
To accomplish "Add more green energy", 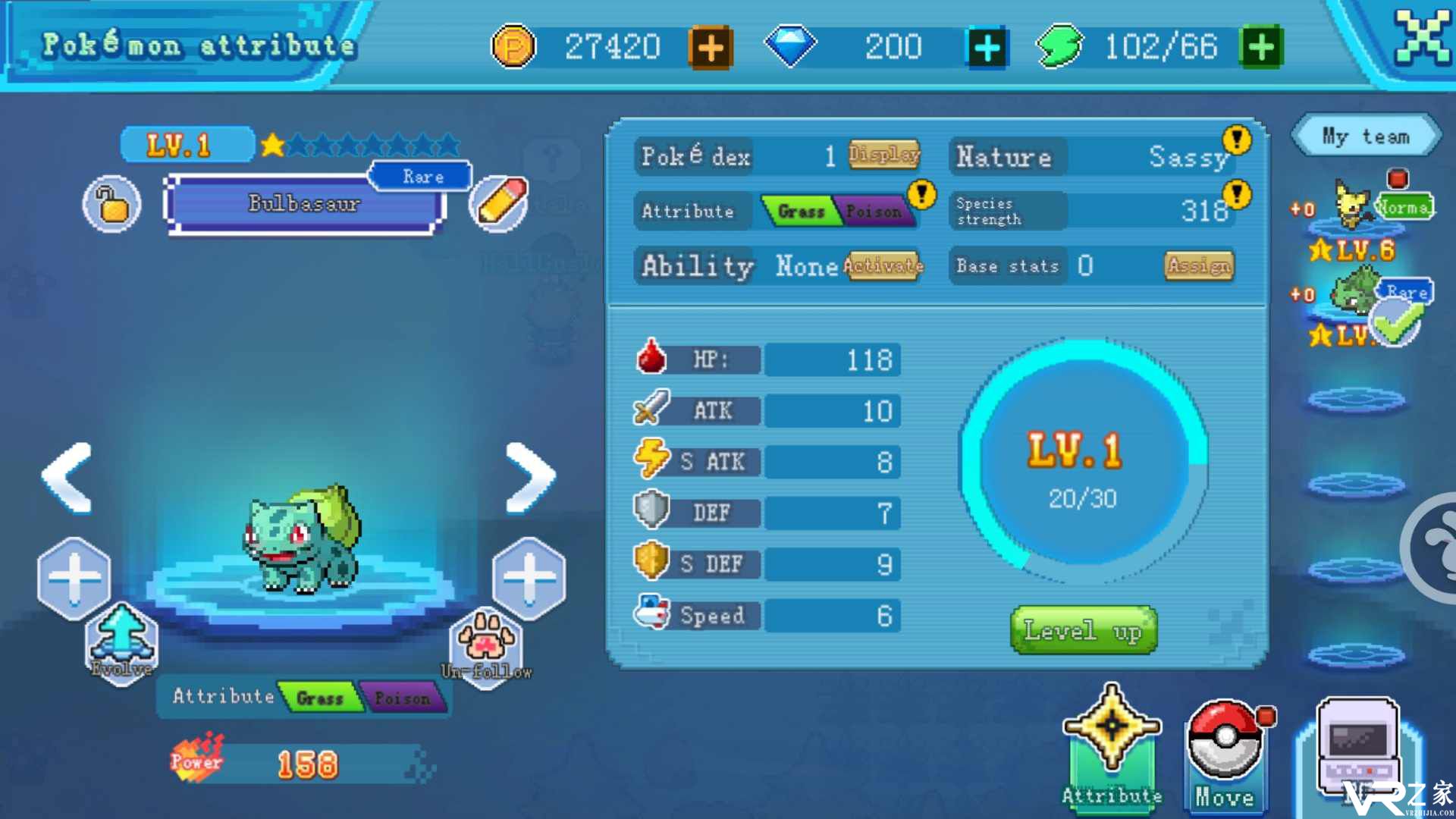I will [x=1261, y=48].
